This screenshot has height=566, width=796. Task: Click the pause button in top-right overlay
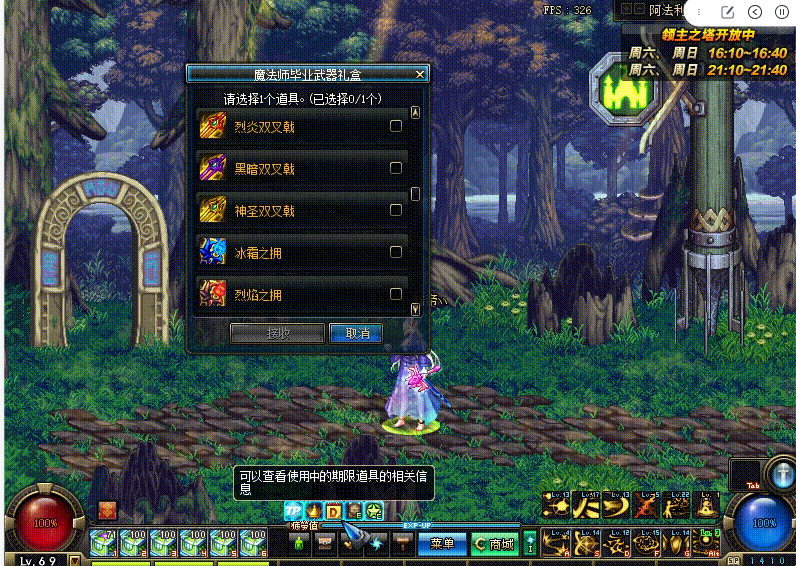pyautogui.click(x=782, y=12)
